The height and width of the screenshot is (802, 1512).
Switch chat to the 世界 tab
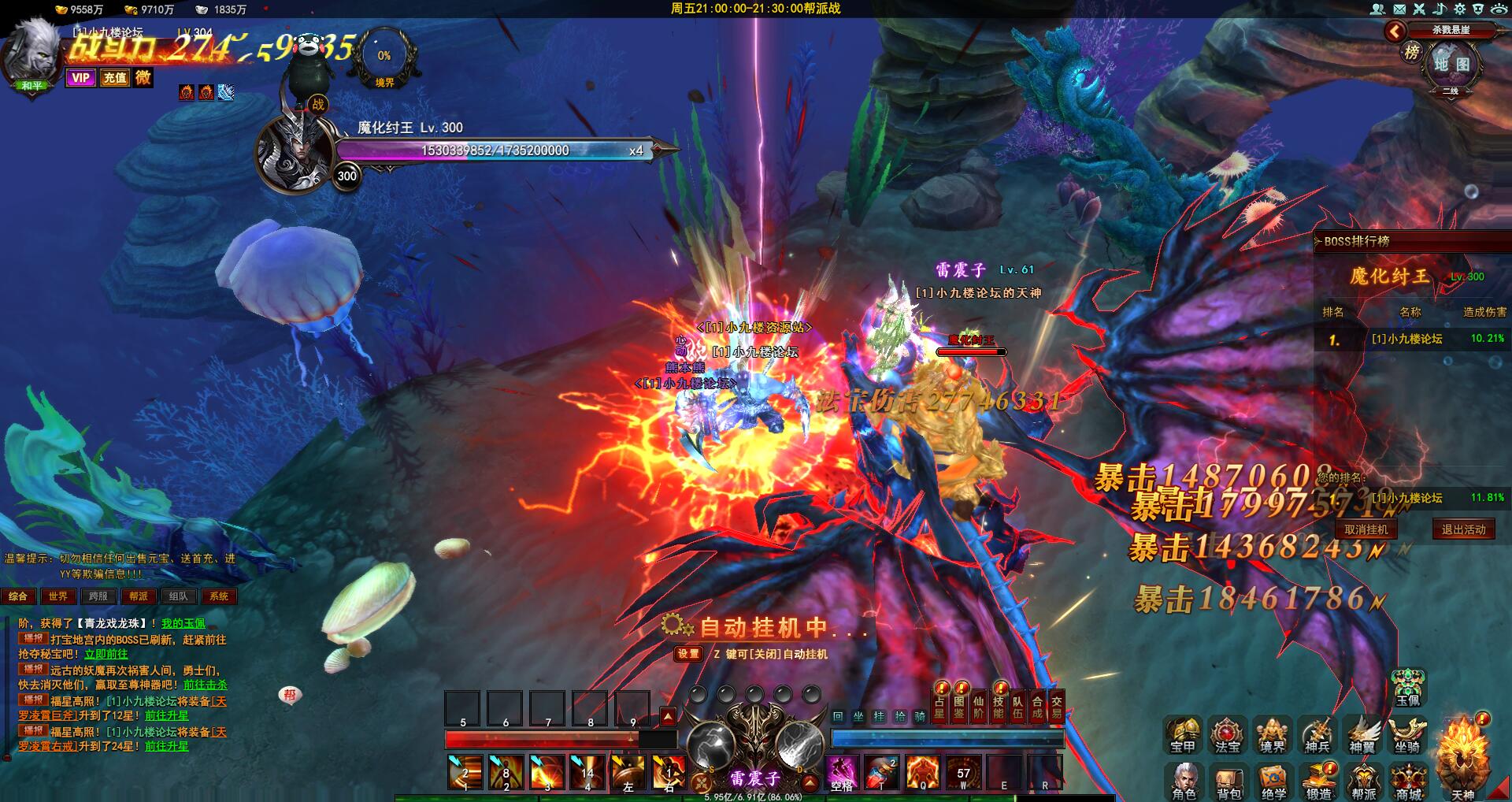[58, 596]
